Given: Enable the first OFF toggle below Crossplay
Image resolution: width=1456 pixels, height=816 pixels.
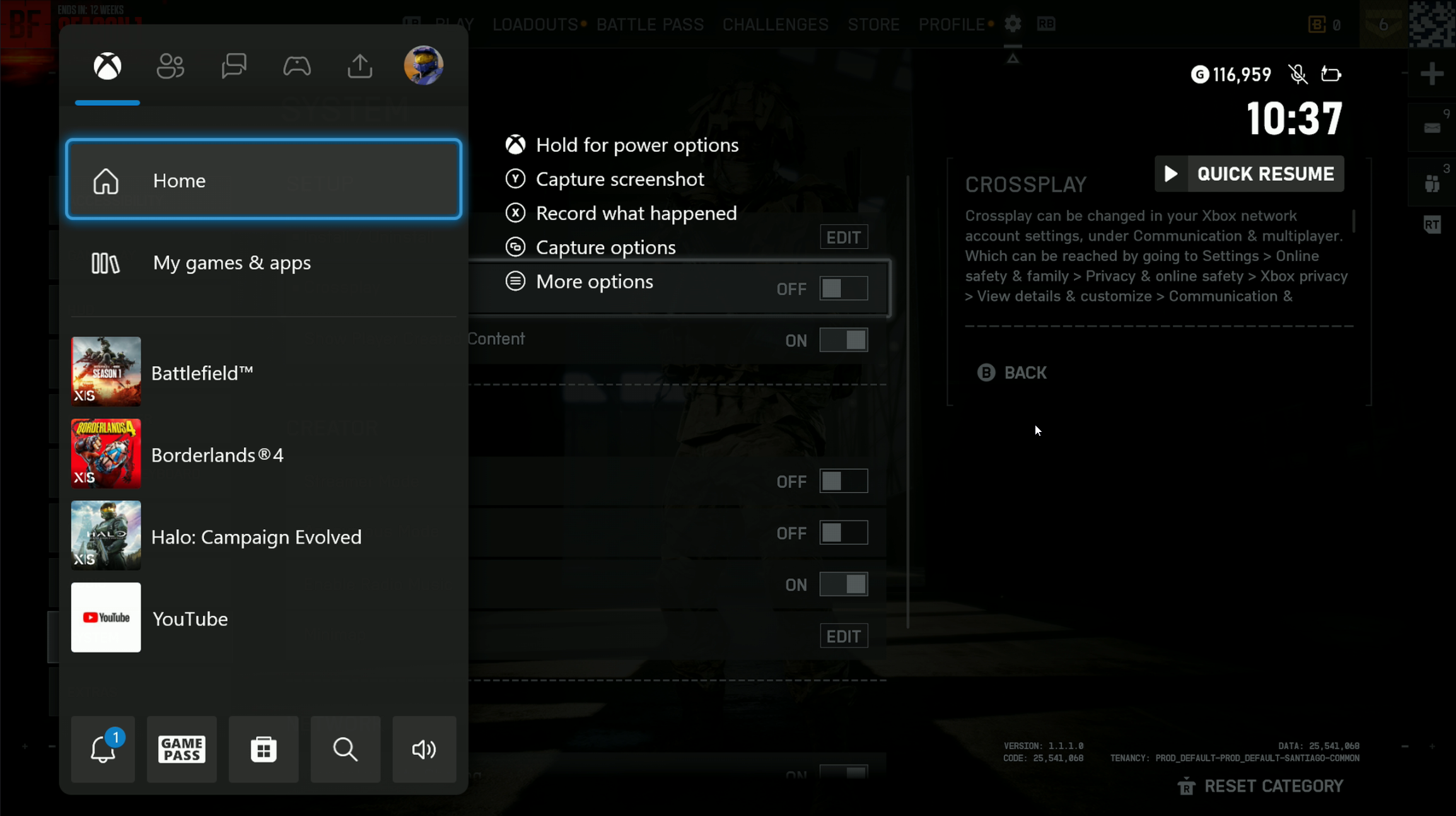Looking at the screenshot, I should click(x=843, y=481).
